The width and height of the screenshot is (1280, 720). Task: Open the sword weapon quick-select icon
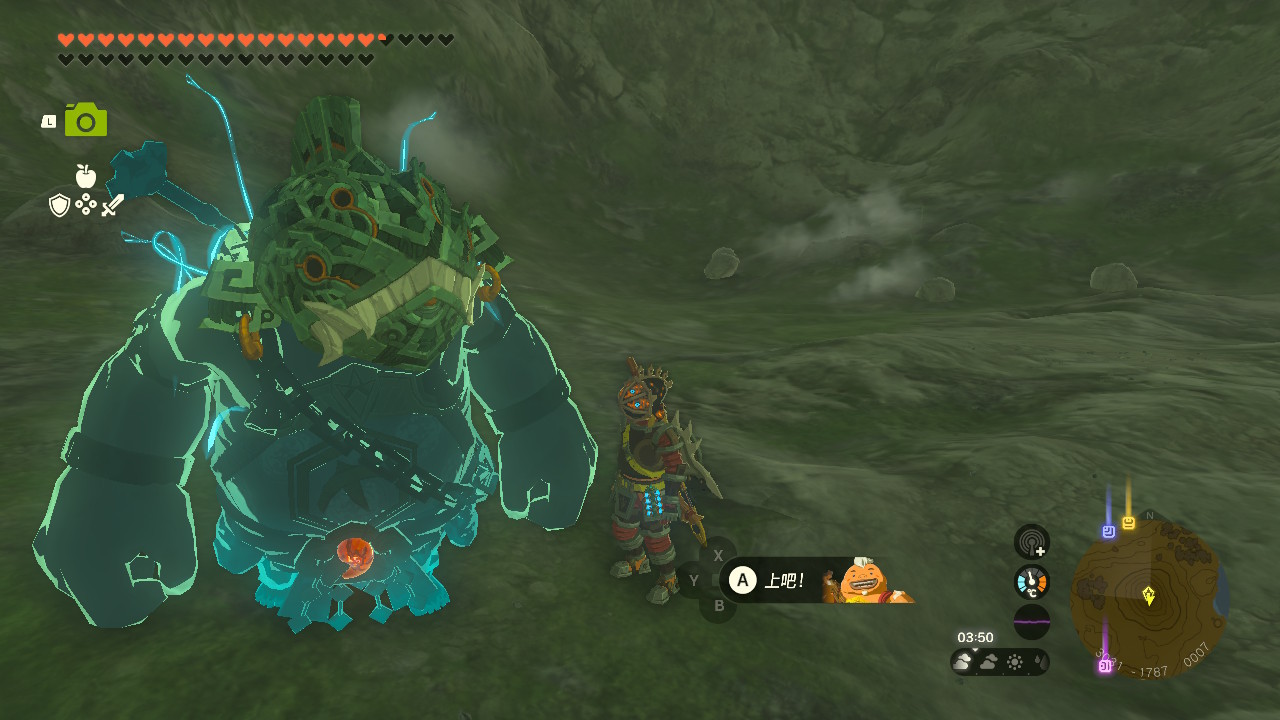point(113,205)
